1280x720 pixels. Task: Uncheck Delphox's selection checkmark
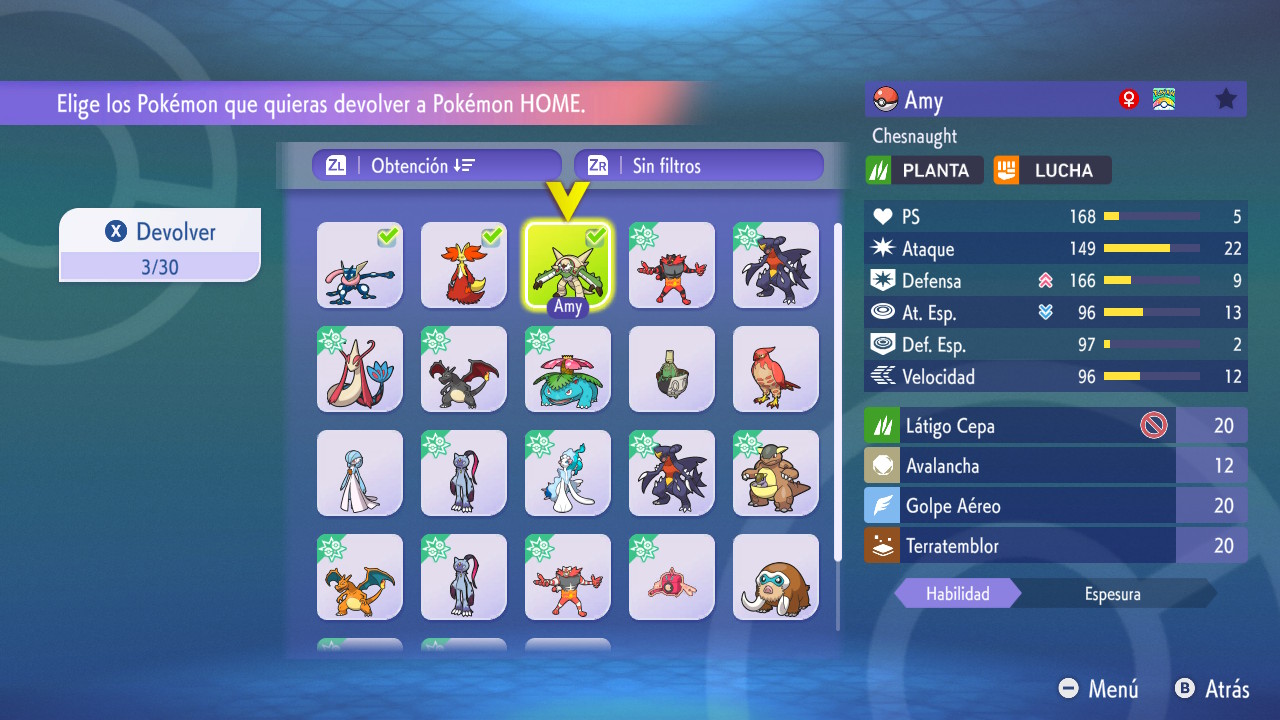[492, 238]
